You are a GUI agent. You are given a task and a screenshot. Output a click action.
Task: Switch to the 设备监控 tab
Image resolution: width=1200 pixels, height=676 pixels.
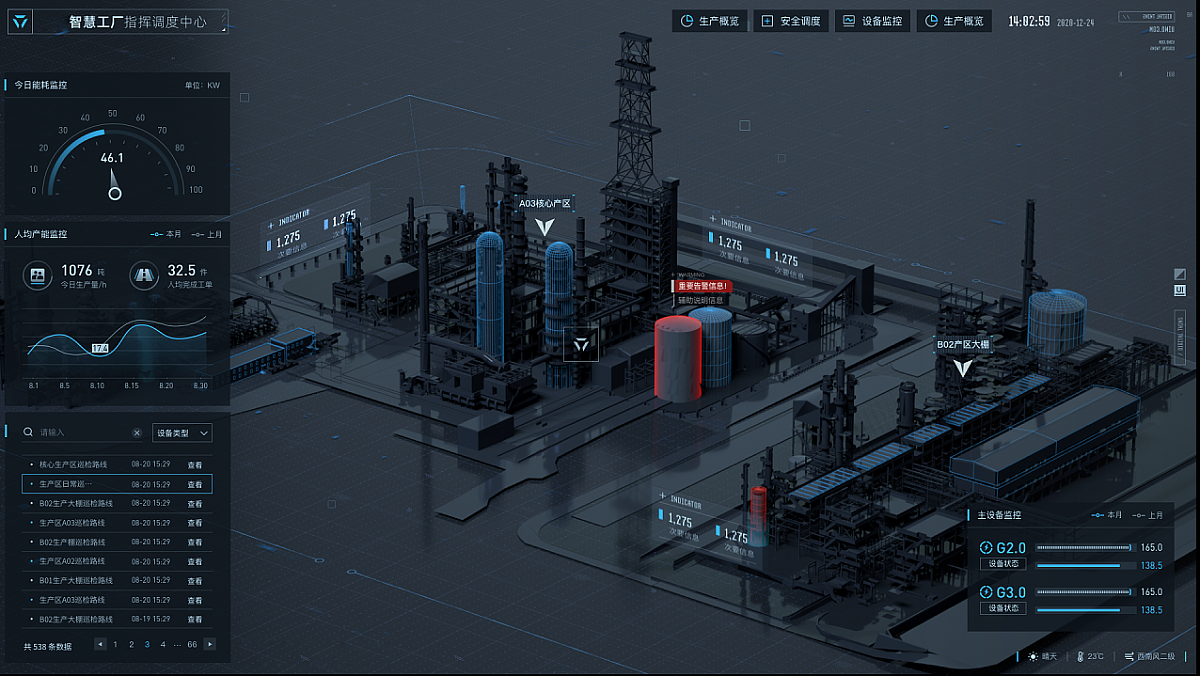[873, 21]
